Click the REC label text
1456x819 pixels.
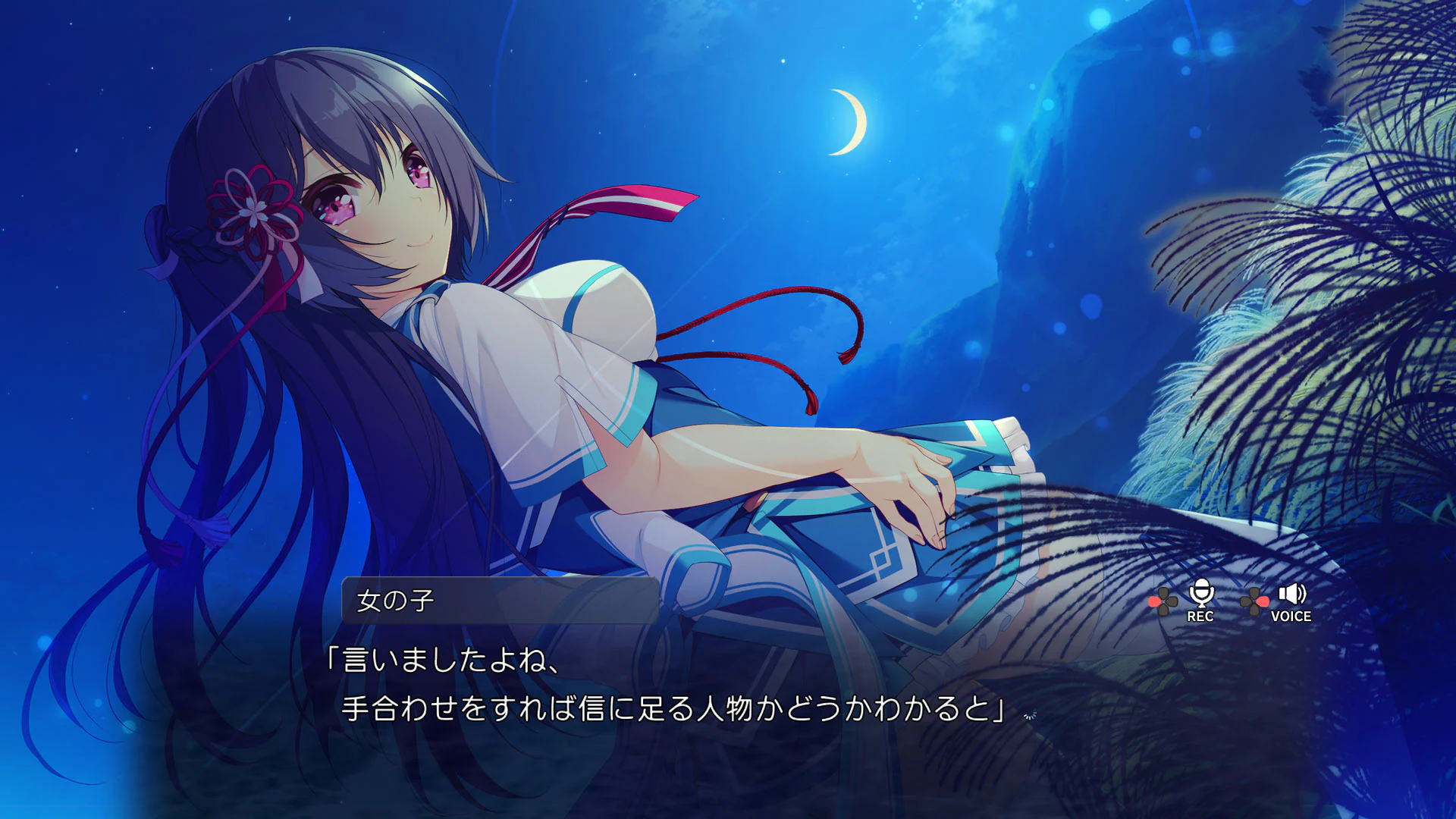(x=1201, y=617)
